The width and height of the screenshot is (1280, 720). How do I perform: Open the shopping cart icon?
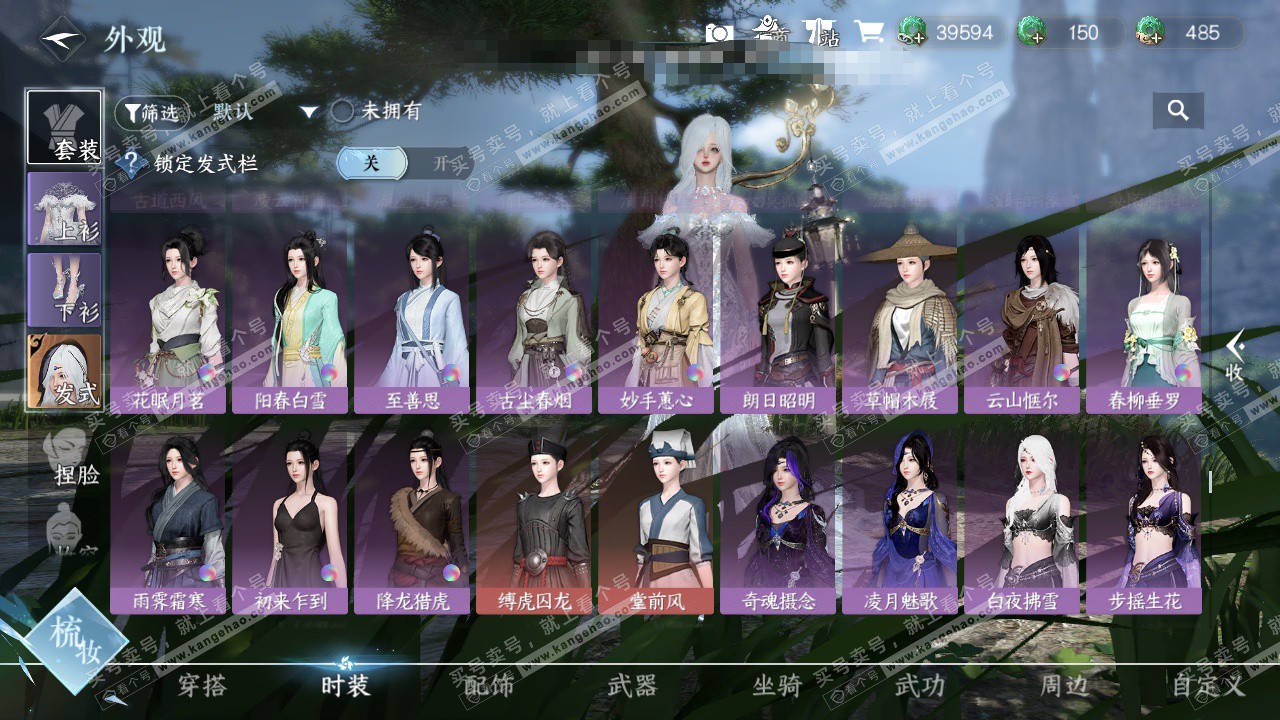(x=868, y=32)
